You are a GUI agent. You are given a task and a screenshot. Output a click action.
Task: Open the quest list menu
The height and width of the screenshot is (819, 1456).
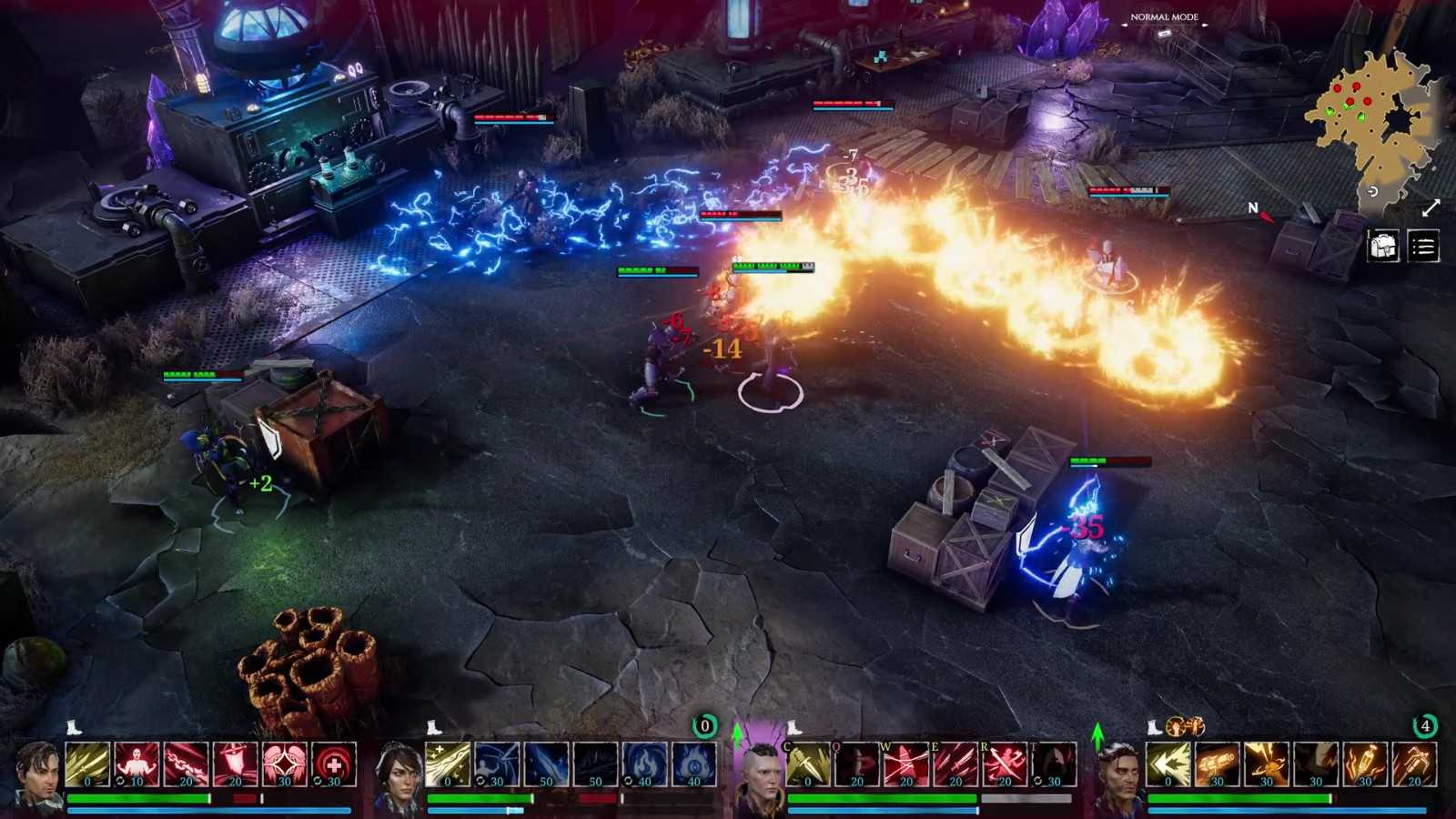click(x=1423, y=246)
